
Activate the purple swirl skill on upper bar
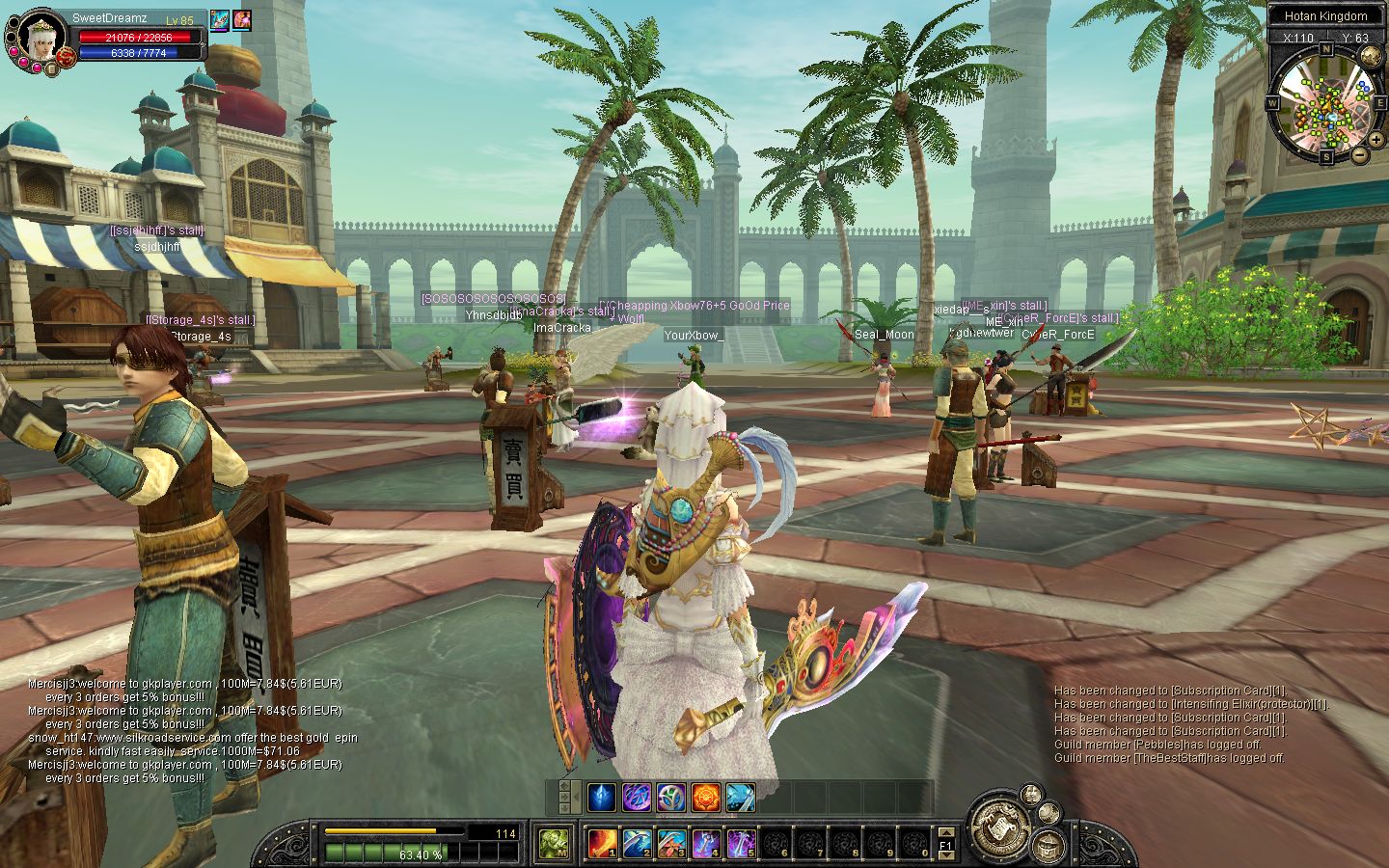[637, 798]
